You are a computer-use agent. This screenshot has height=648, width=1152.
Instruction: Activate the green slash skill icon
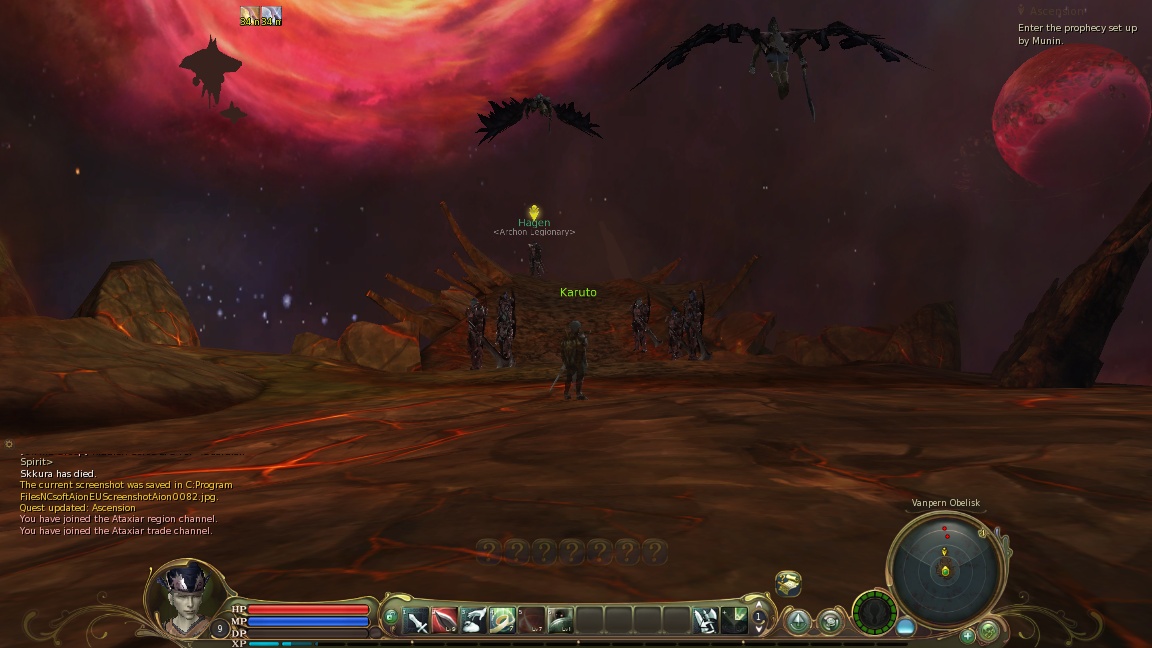point(735,620)
